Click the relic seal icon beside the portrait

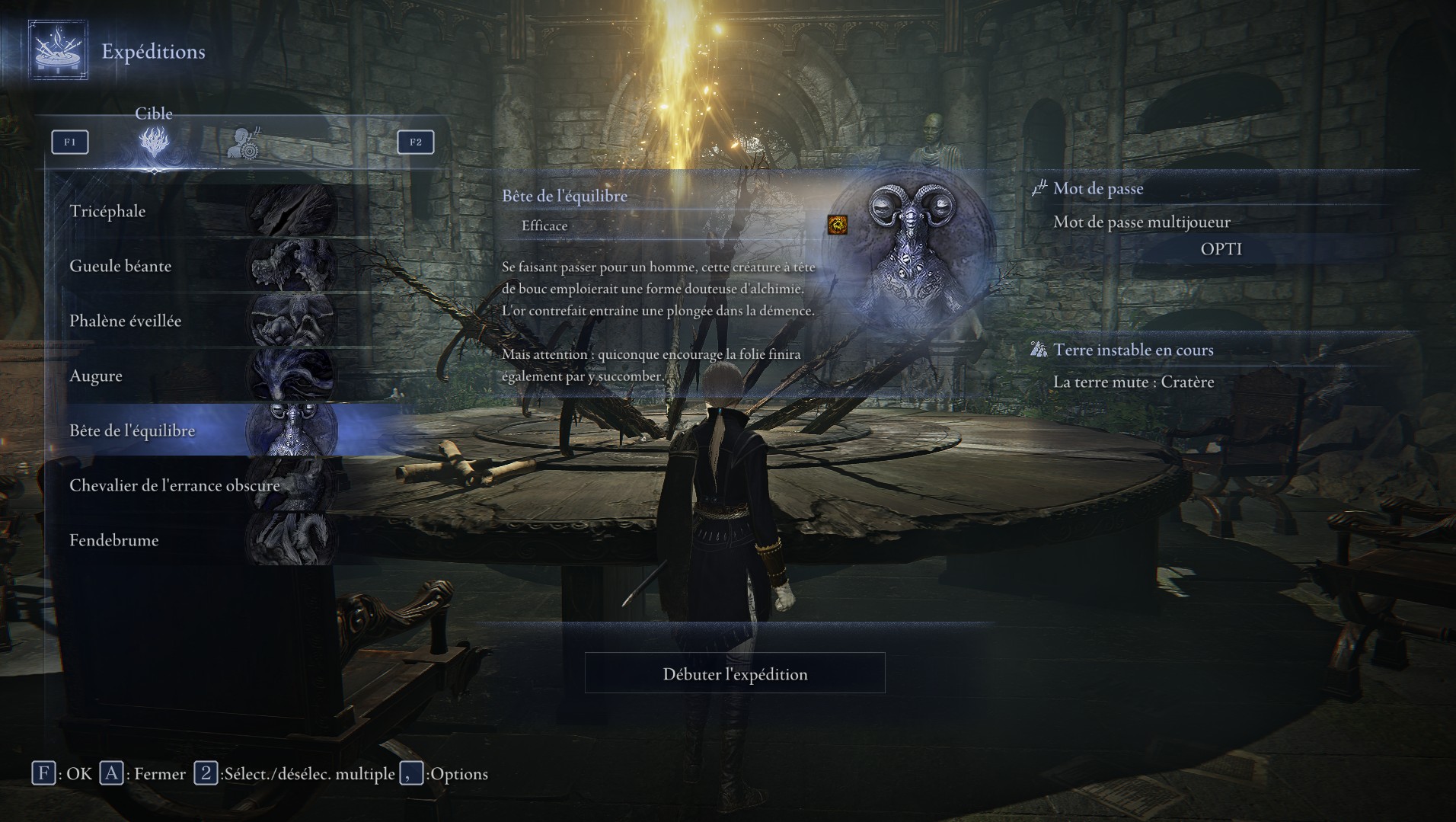pos(837,225)
